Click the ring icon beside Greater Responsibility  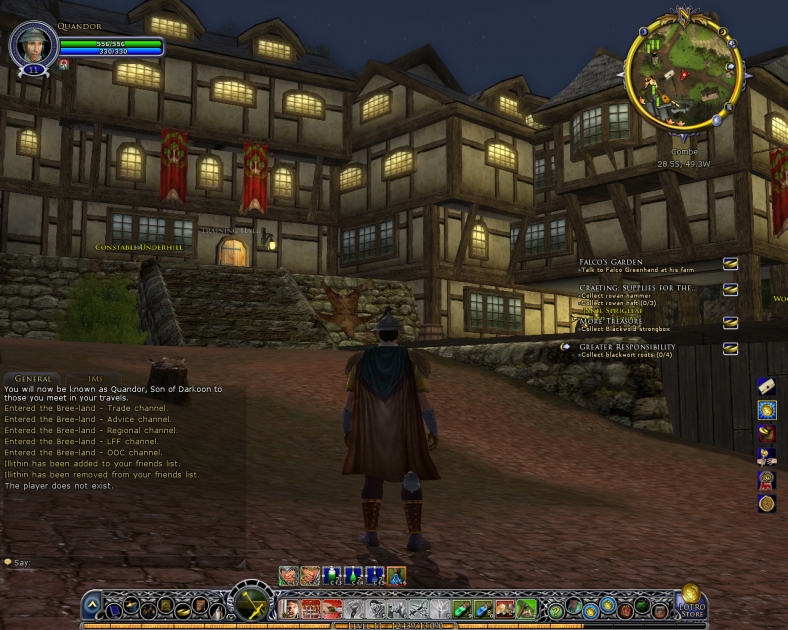[x=731, y=348]
